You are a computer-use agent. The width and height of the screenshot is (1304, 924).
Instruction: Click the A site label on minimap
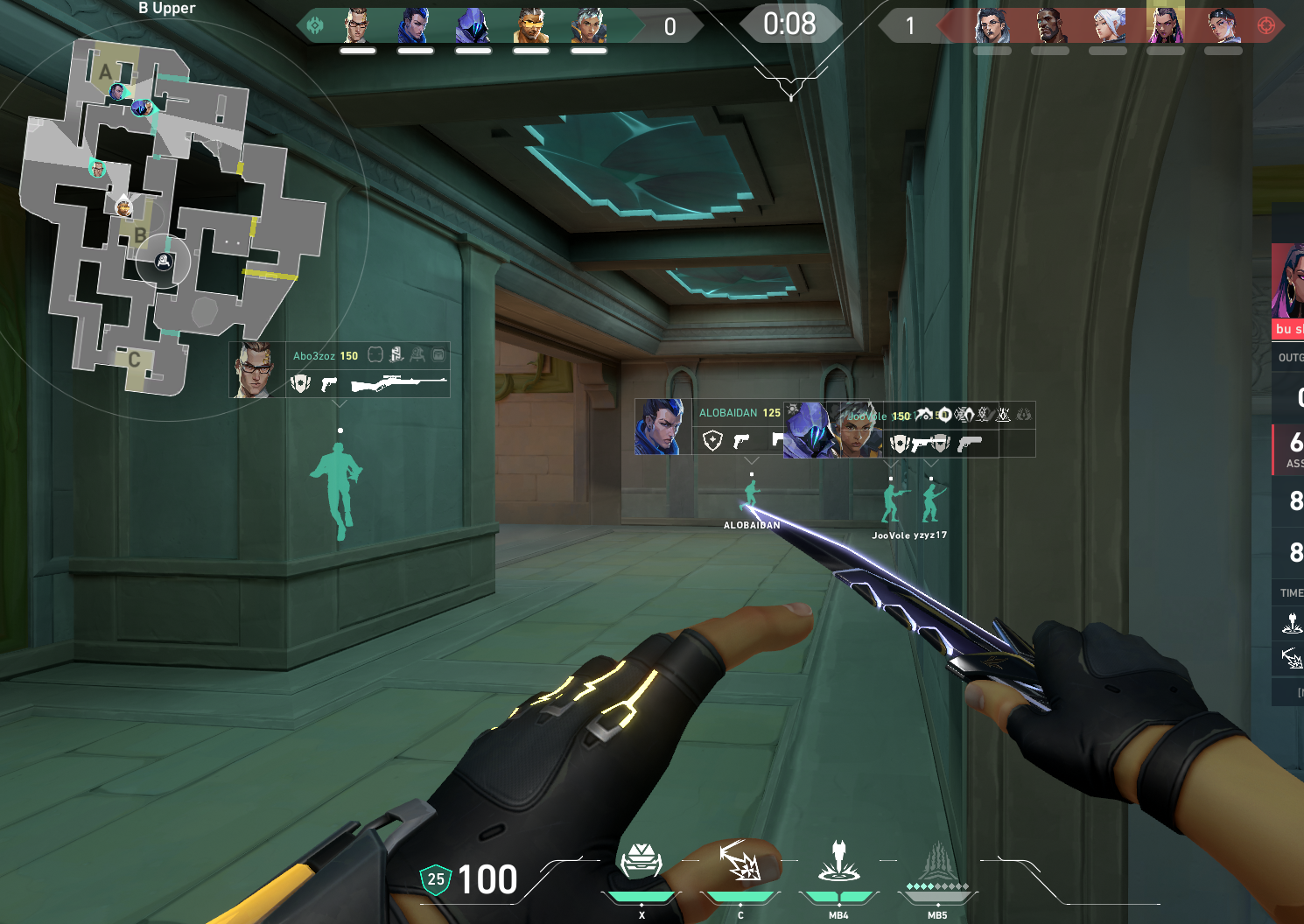pos(106,72)
